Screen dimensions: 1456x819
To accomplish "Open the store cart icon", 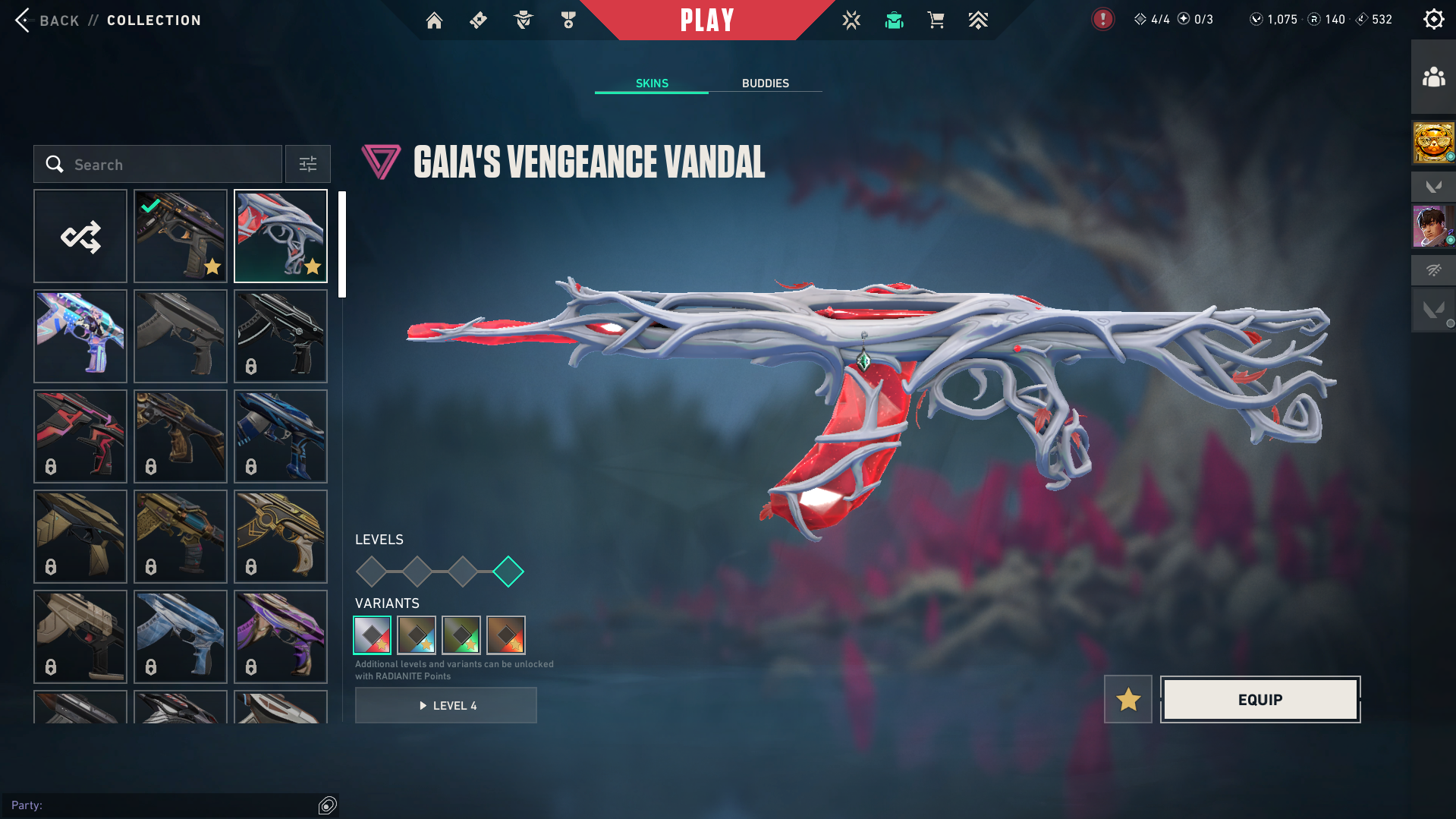I will 936,20.
